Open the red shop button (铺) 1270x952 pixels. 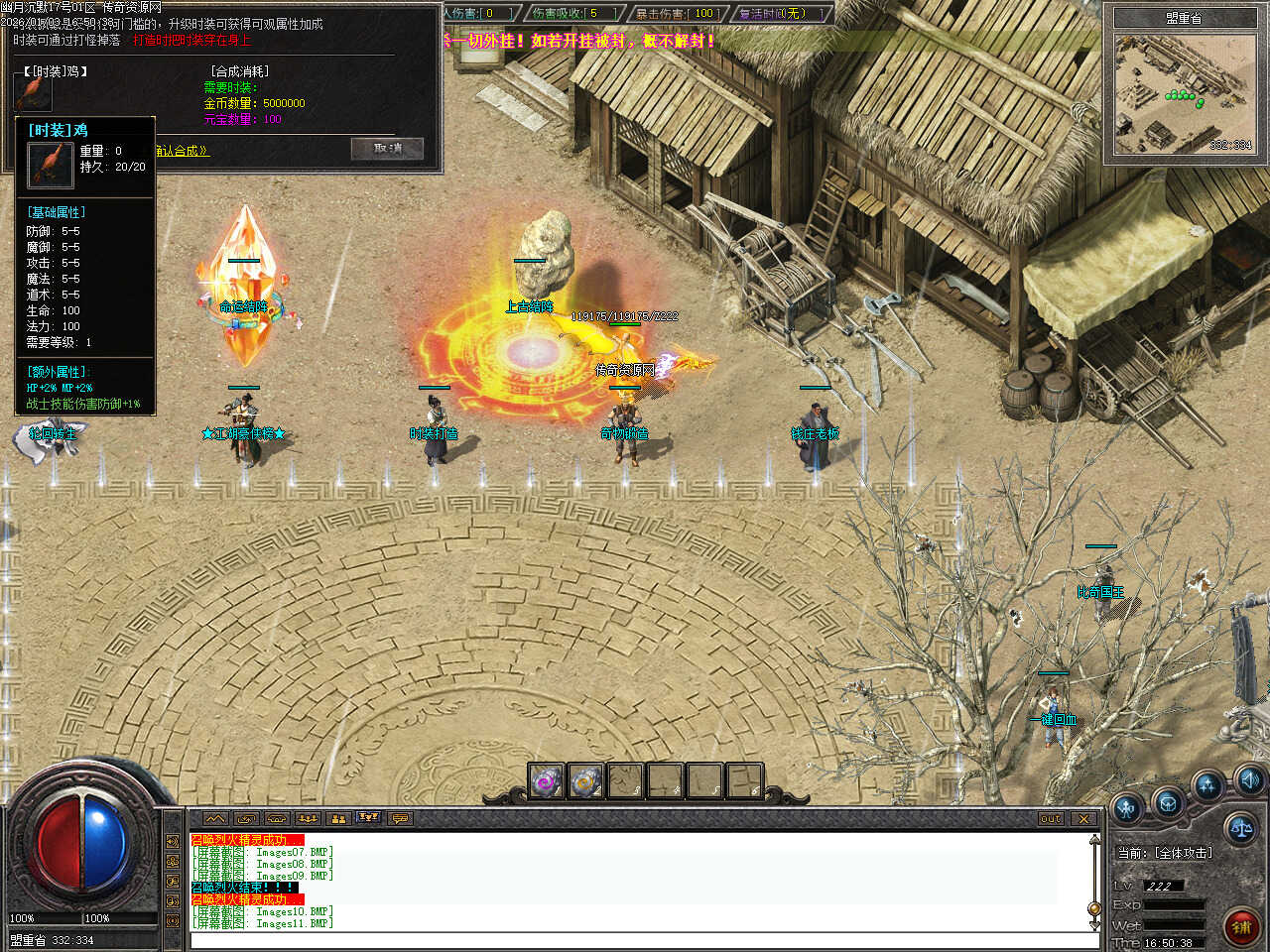click(x=1241, y=927)
